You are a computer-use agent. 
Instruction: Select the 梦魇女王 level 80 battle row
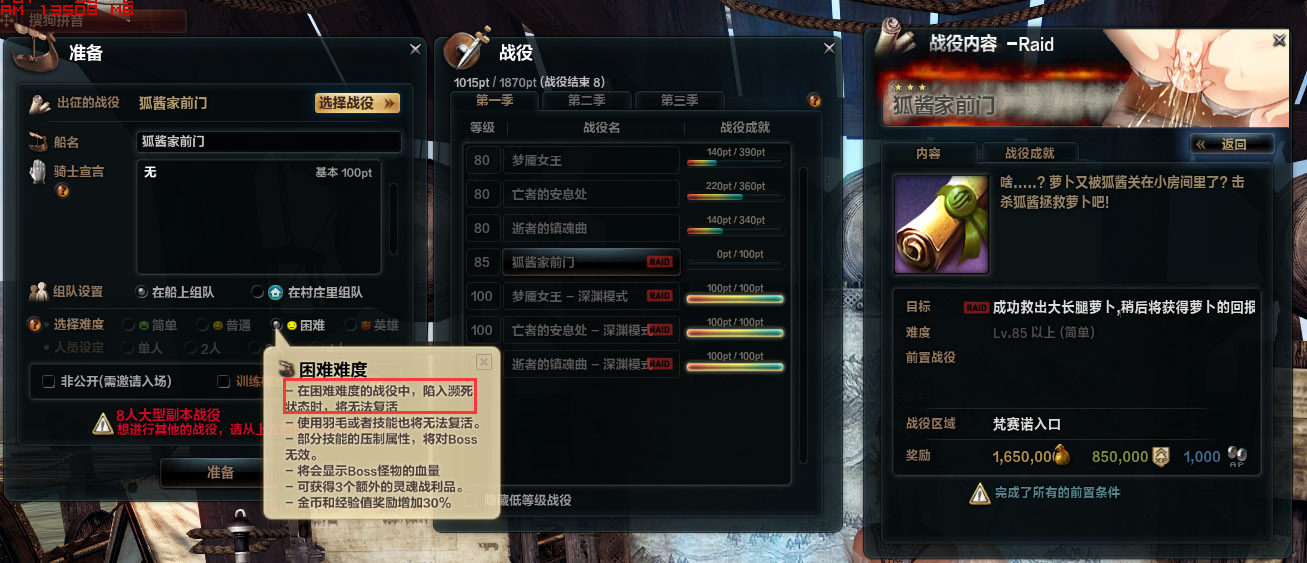click(x=574, y=160)
